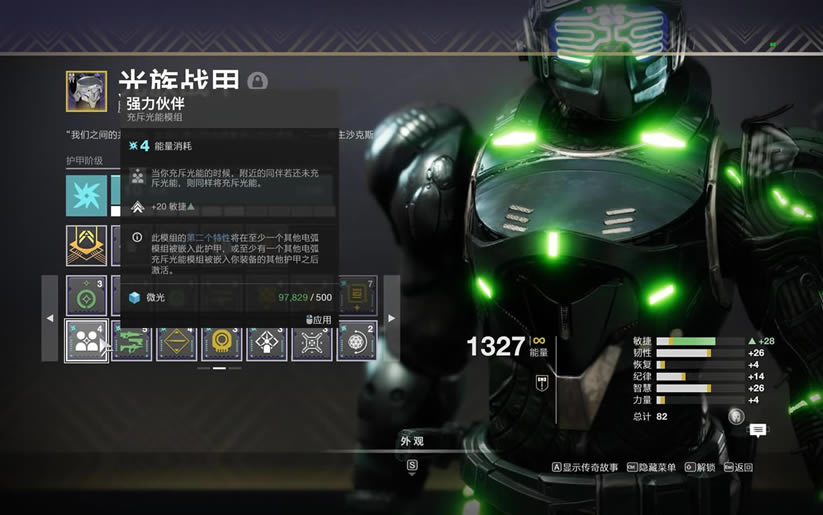Choose the green twin-guns mod
823x515 pixels.
pyautogui.click(x=131, y=341)
